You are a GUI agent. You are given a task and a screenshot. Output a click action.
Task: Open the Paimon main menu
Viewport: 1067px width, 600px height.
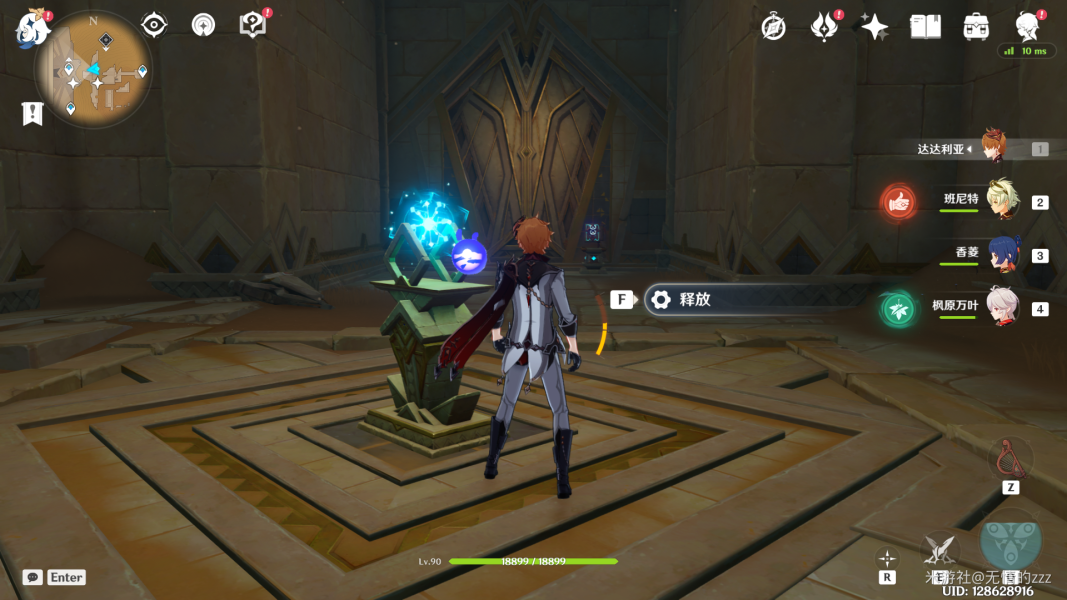click(x=32, y=28)
